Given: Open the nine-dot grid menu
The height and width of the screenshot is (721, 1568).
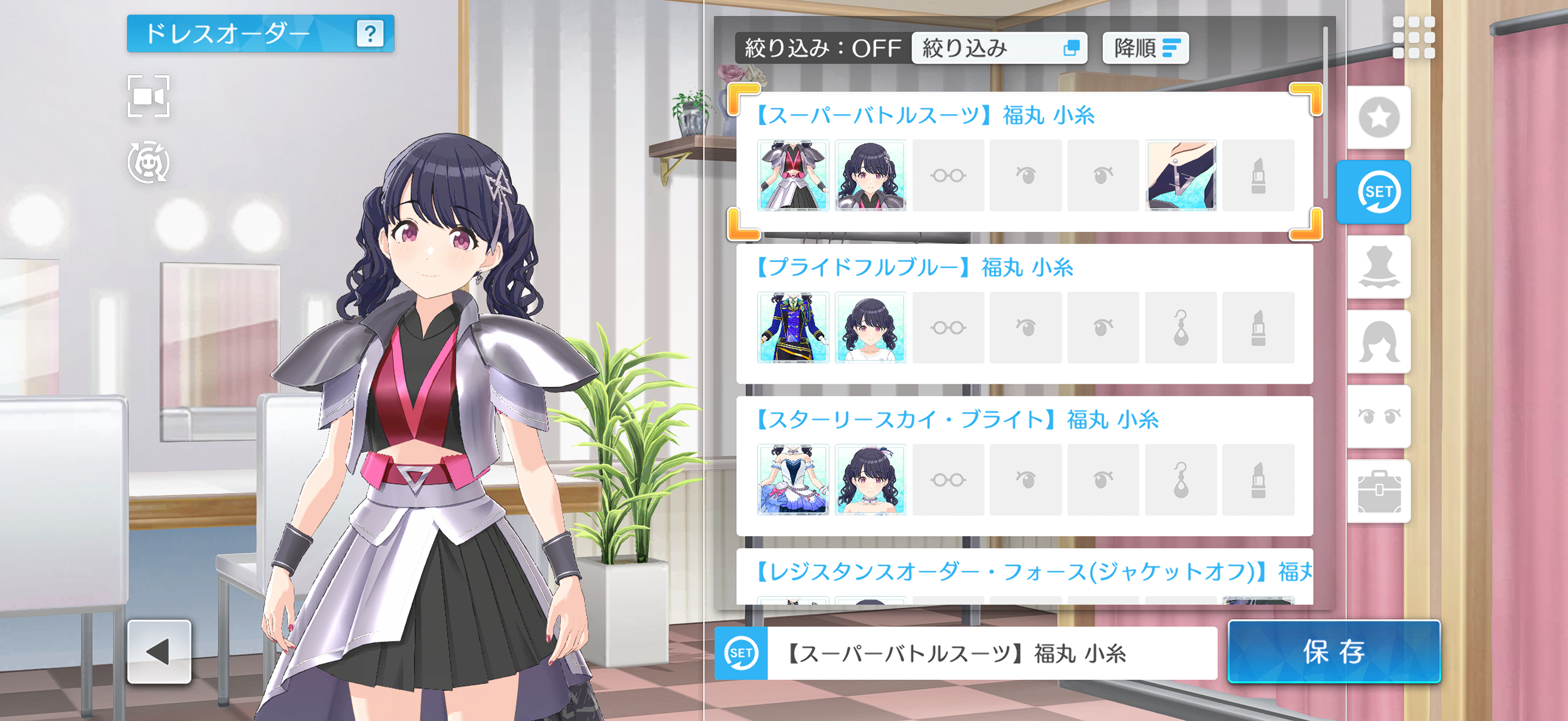Looking at the screenshot, I should (1413, 38).
